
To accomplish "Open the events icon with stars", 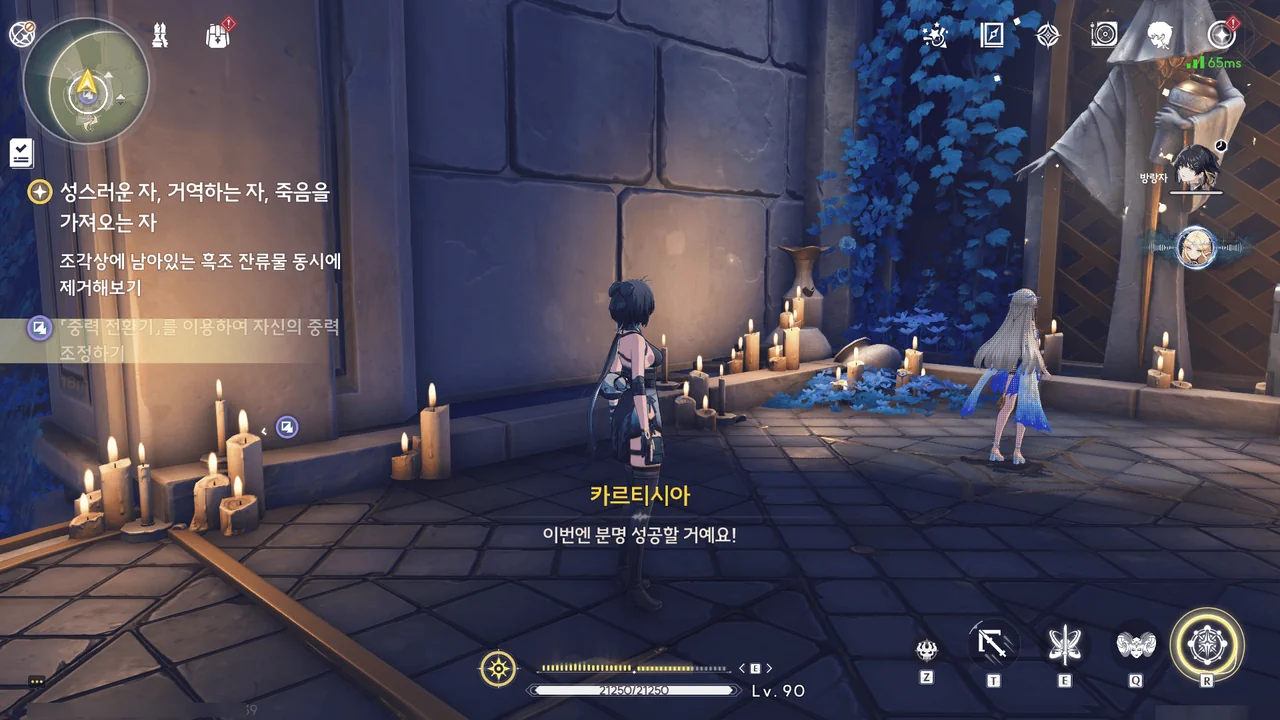I will click(935, 35).
